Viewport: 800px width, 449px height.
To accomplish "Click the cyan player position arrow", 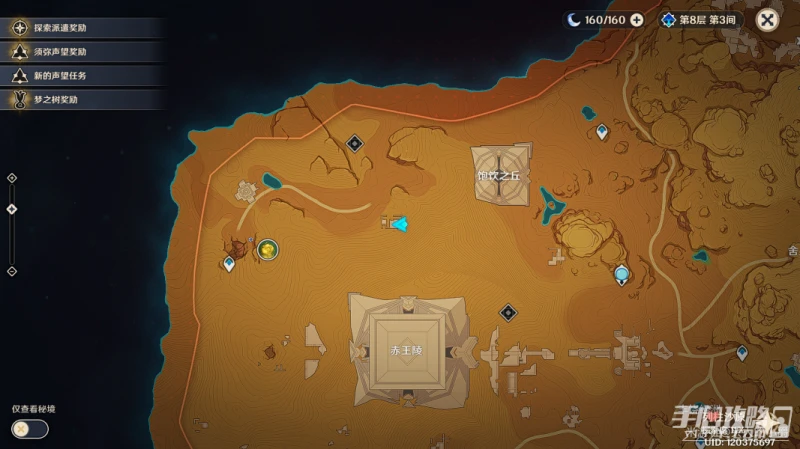I will pyautogui.click(x=399, y=223).
